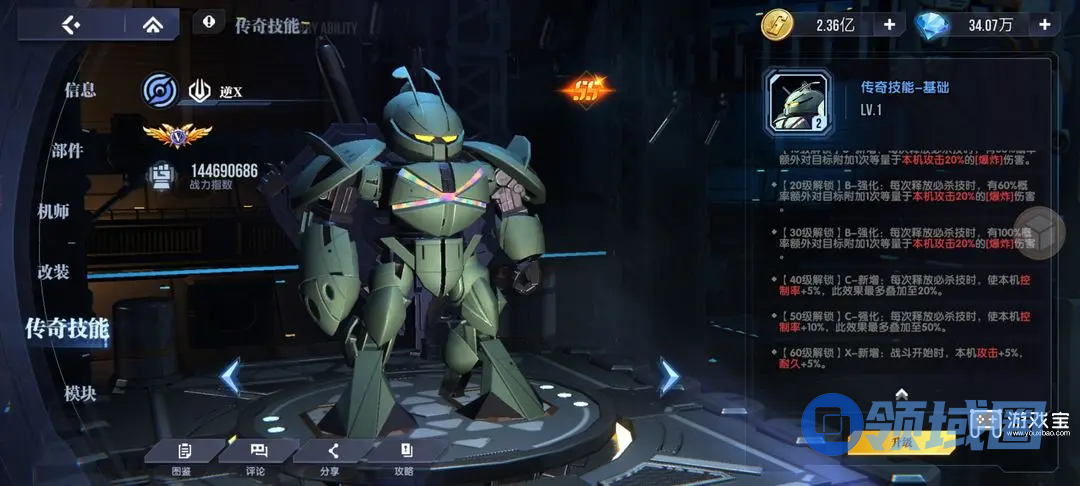Select the 传奇技能 tab

pyautogui.click(x=67, y=328)
